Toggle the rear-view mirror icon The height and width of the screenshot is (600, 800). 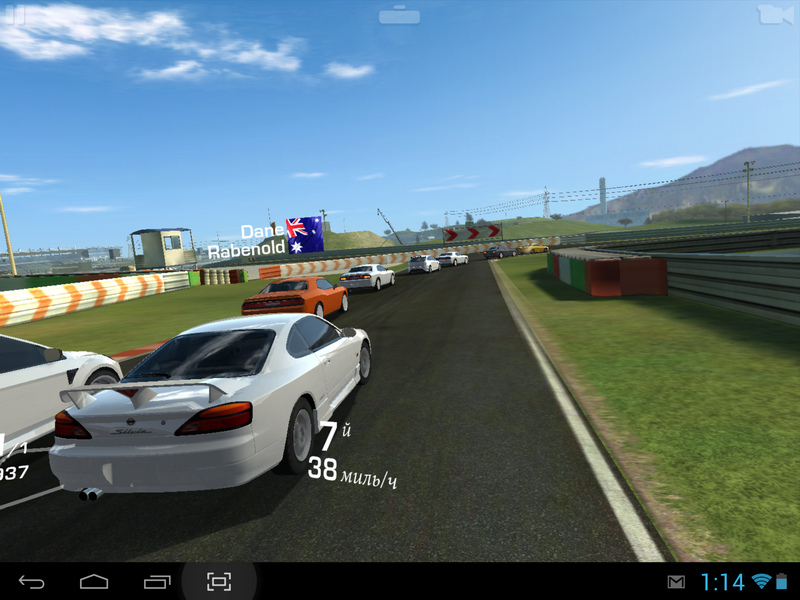(399, 15)
